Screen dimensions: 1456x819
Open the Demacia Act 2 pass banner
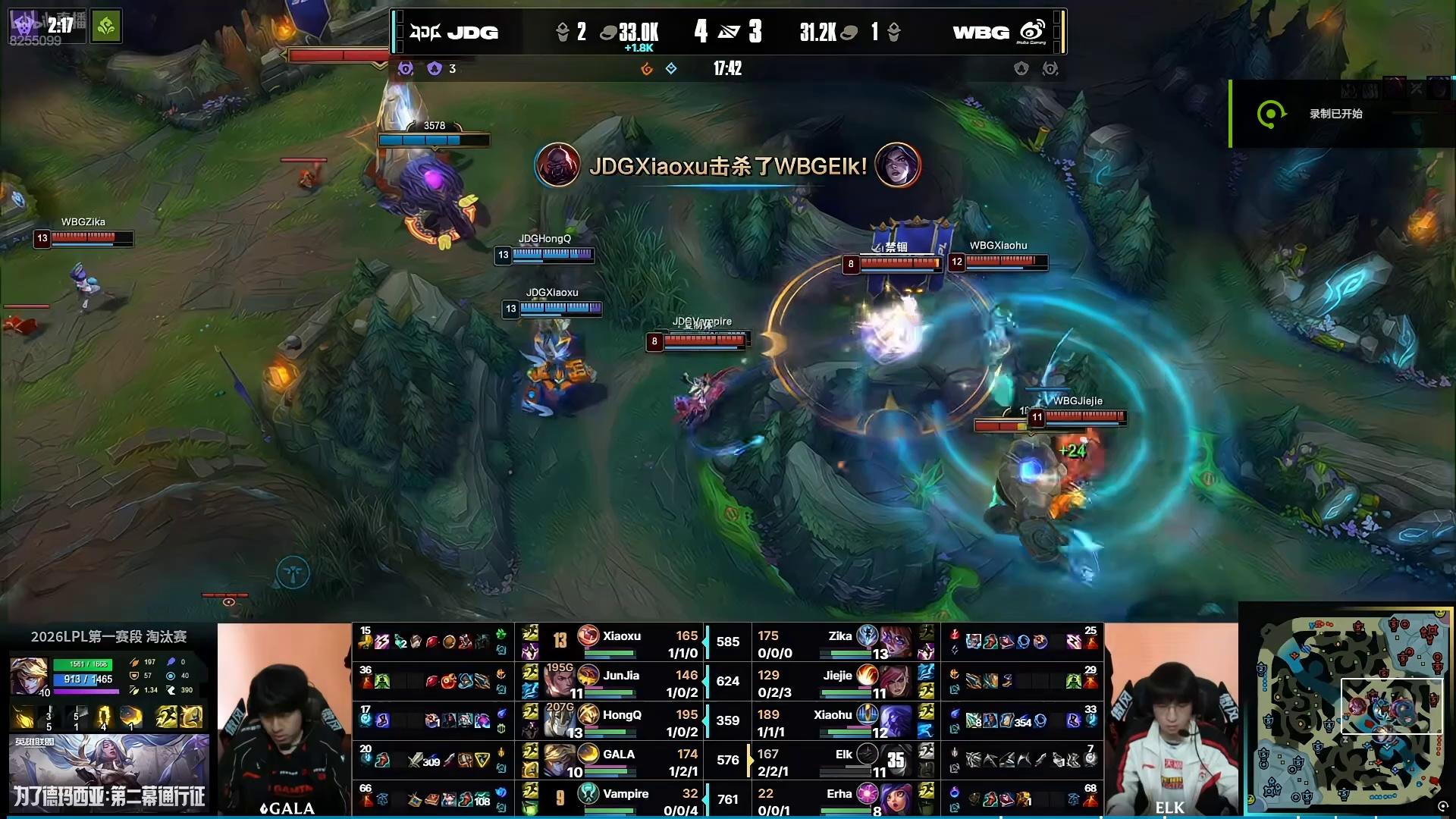[x=109, y=773]
